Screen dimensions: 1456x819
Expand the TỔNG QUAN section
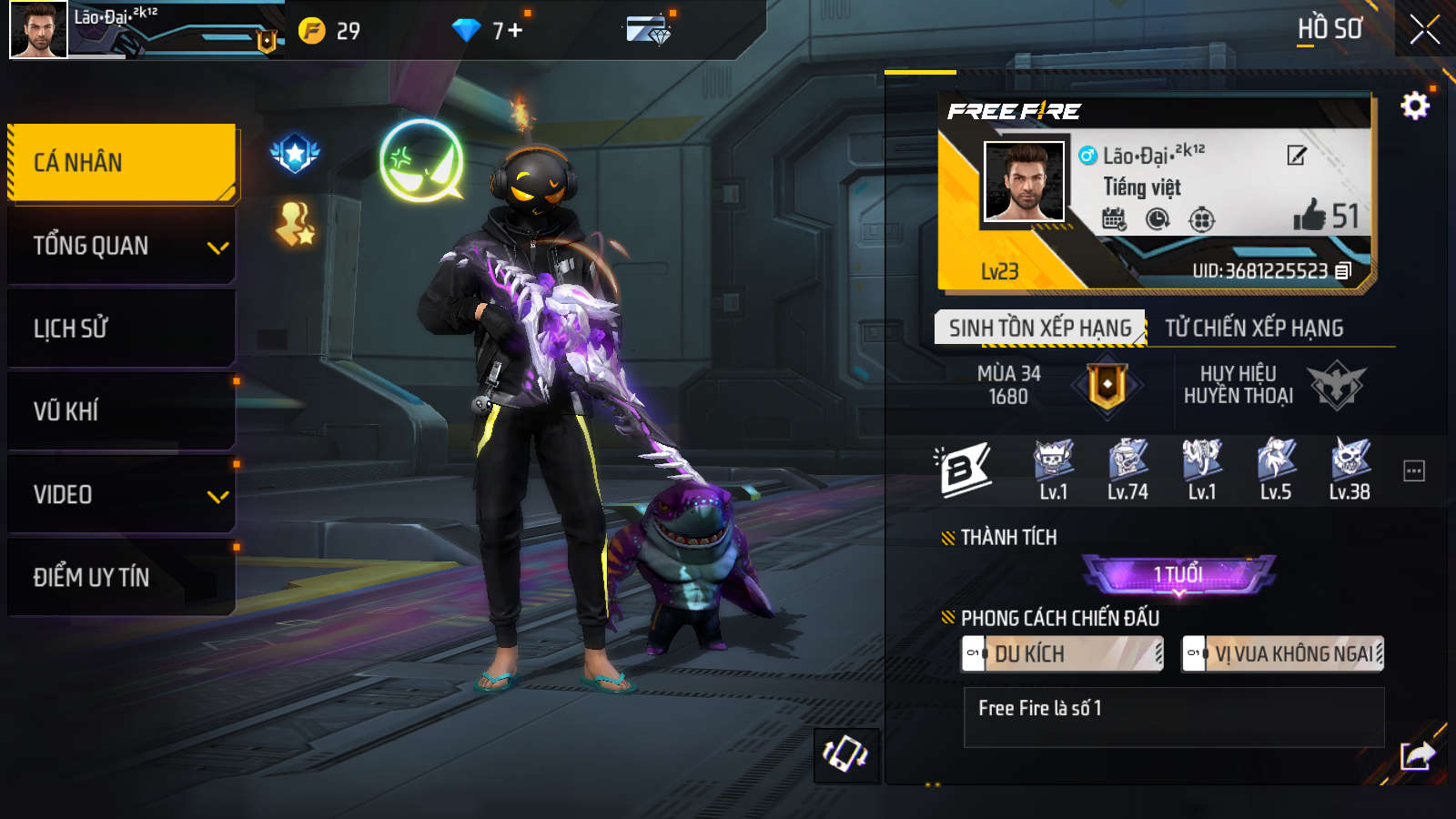pyautogui.click(x=122, y=246)
